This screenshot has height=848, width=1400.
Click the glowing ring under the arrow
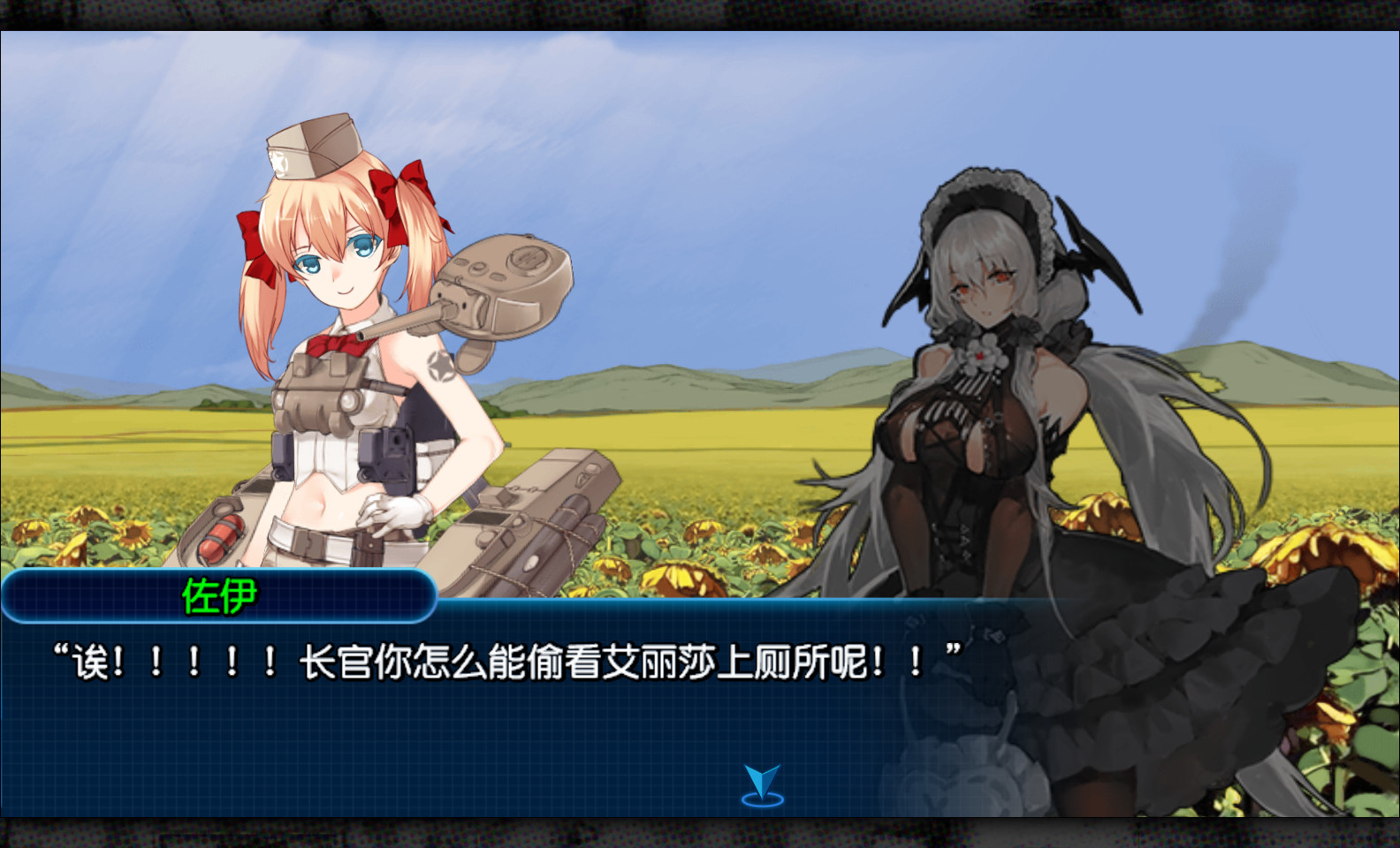pyautogui.click(x=760, y=799)
